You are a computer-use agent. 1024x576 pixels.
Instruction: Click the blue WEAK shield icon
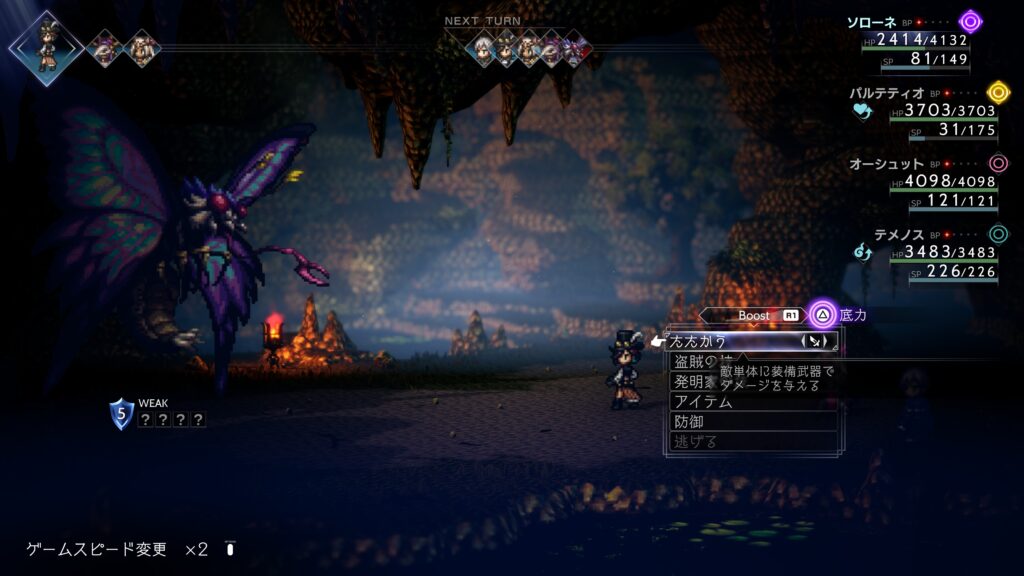(121, 414)
